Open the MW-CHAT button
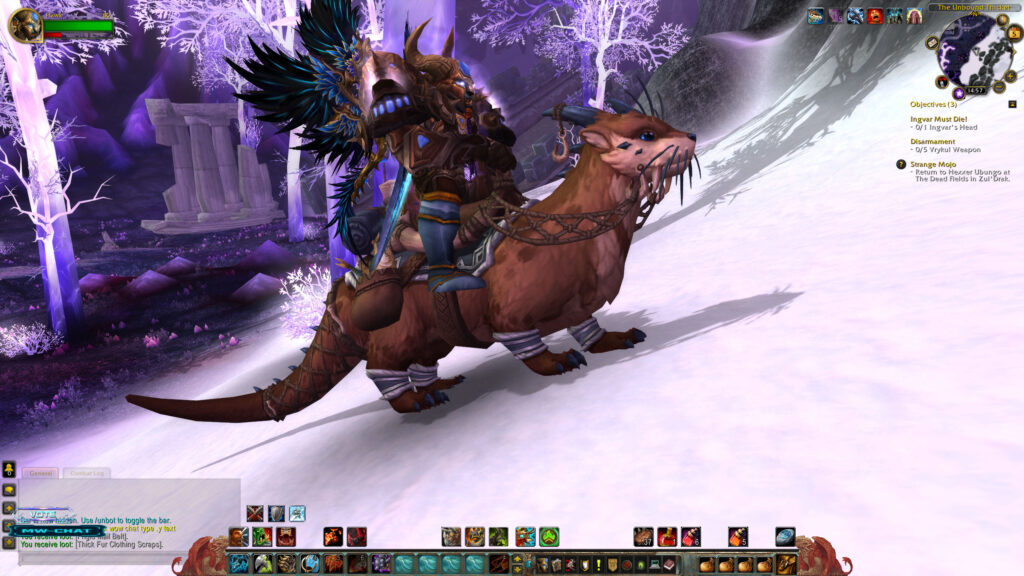This screenshot has width=1024, height=576. (x=56, y=530)
